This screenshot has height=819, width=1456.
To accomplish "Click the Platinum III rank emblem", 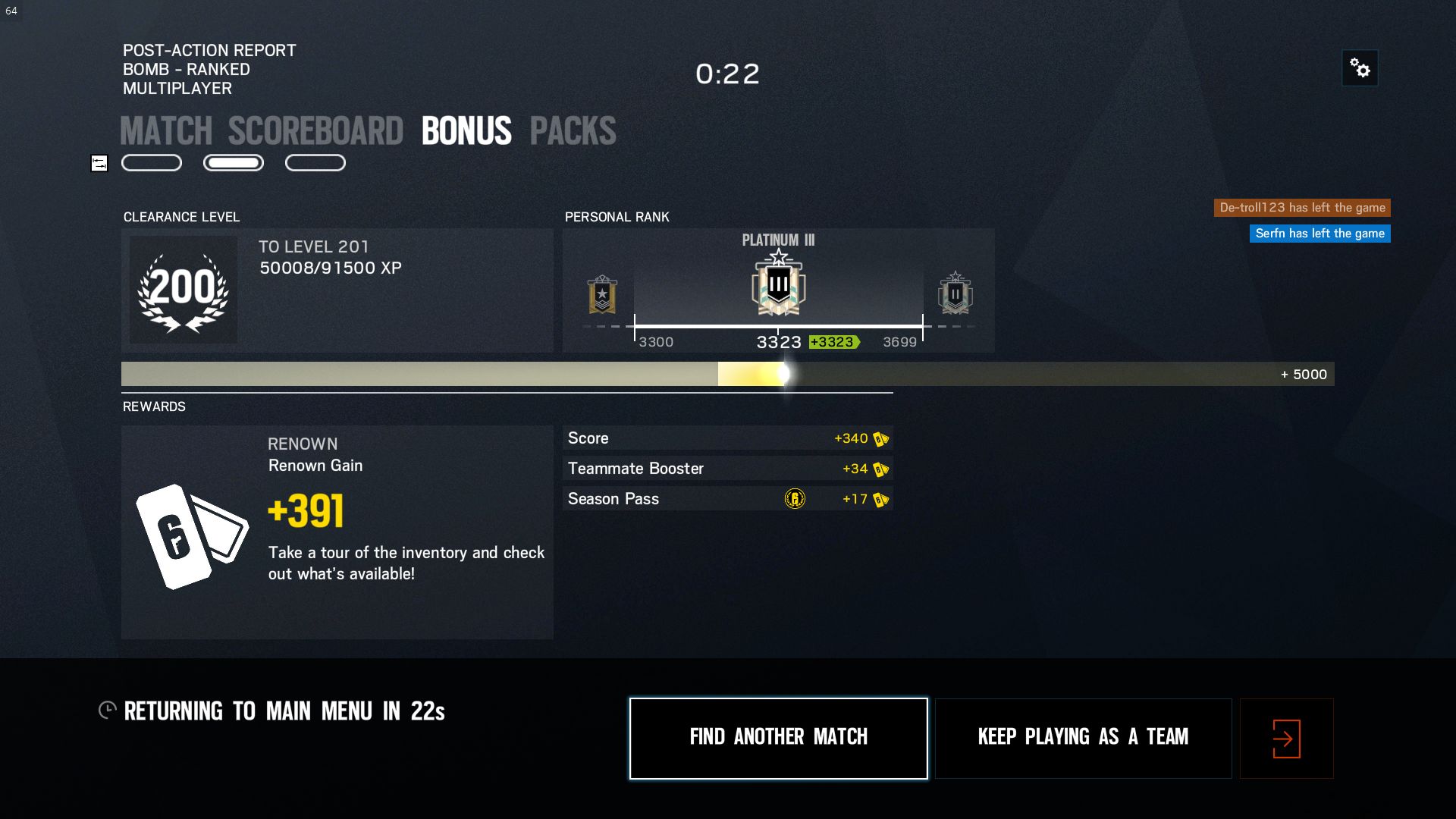I will 777,290.
